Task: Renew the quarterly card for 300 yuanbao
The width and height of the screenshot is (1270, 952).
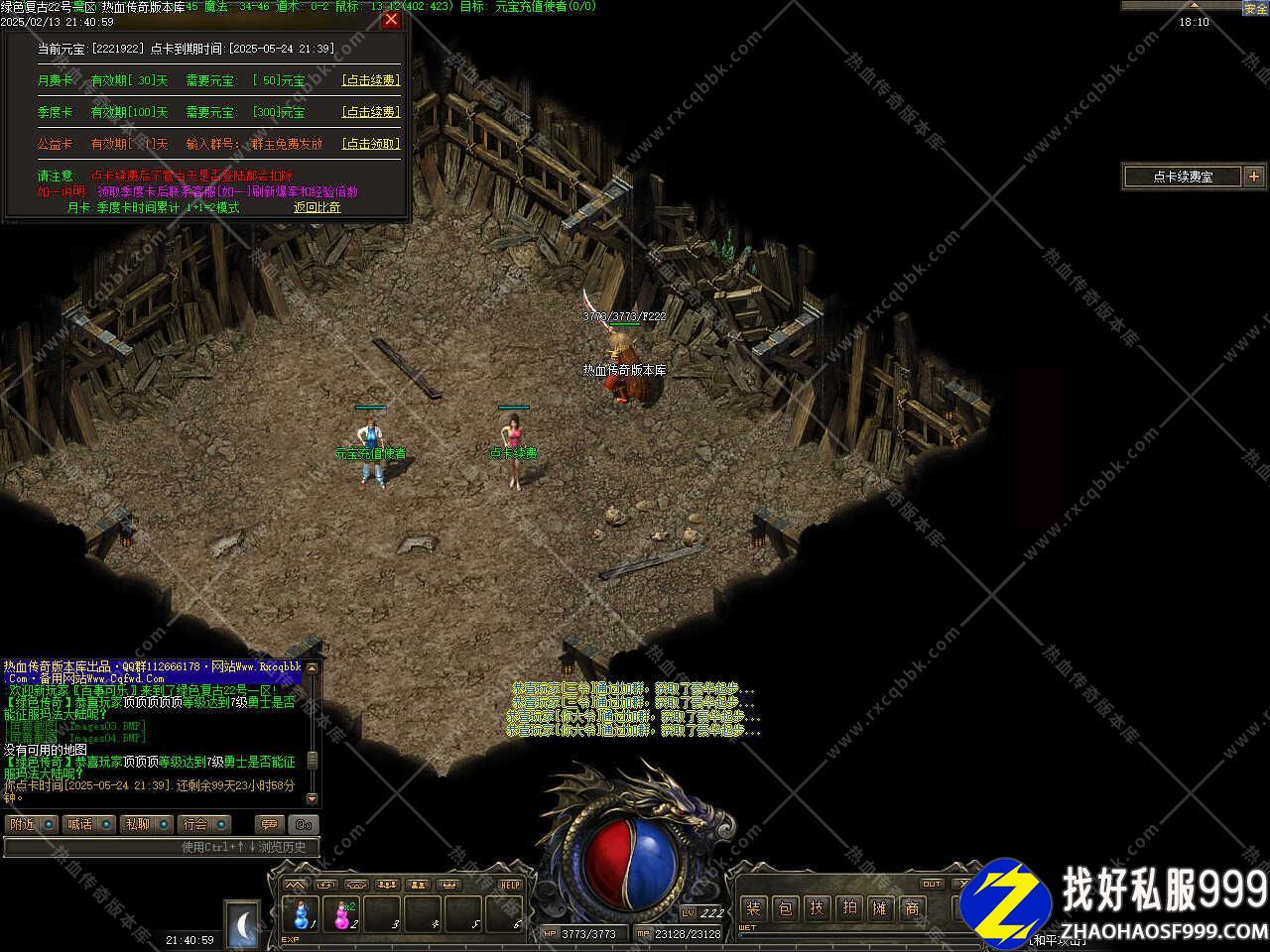Action: (x=370, y=112)
